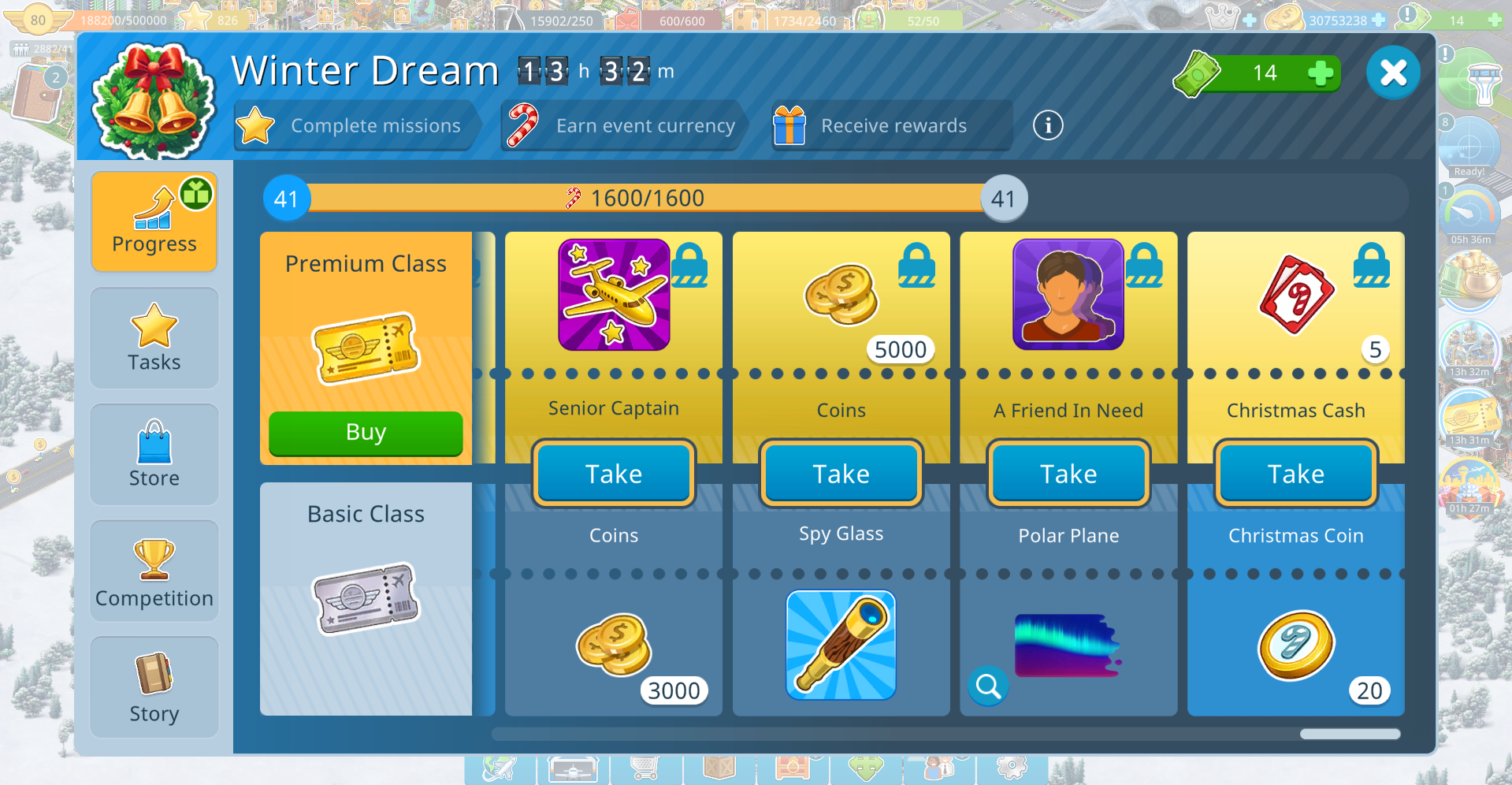Add more cash with the green plus
Screen dimensions: 1512x785
coord(1320,73)
